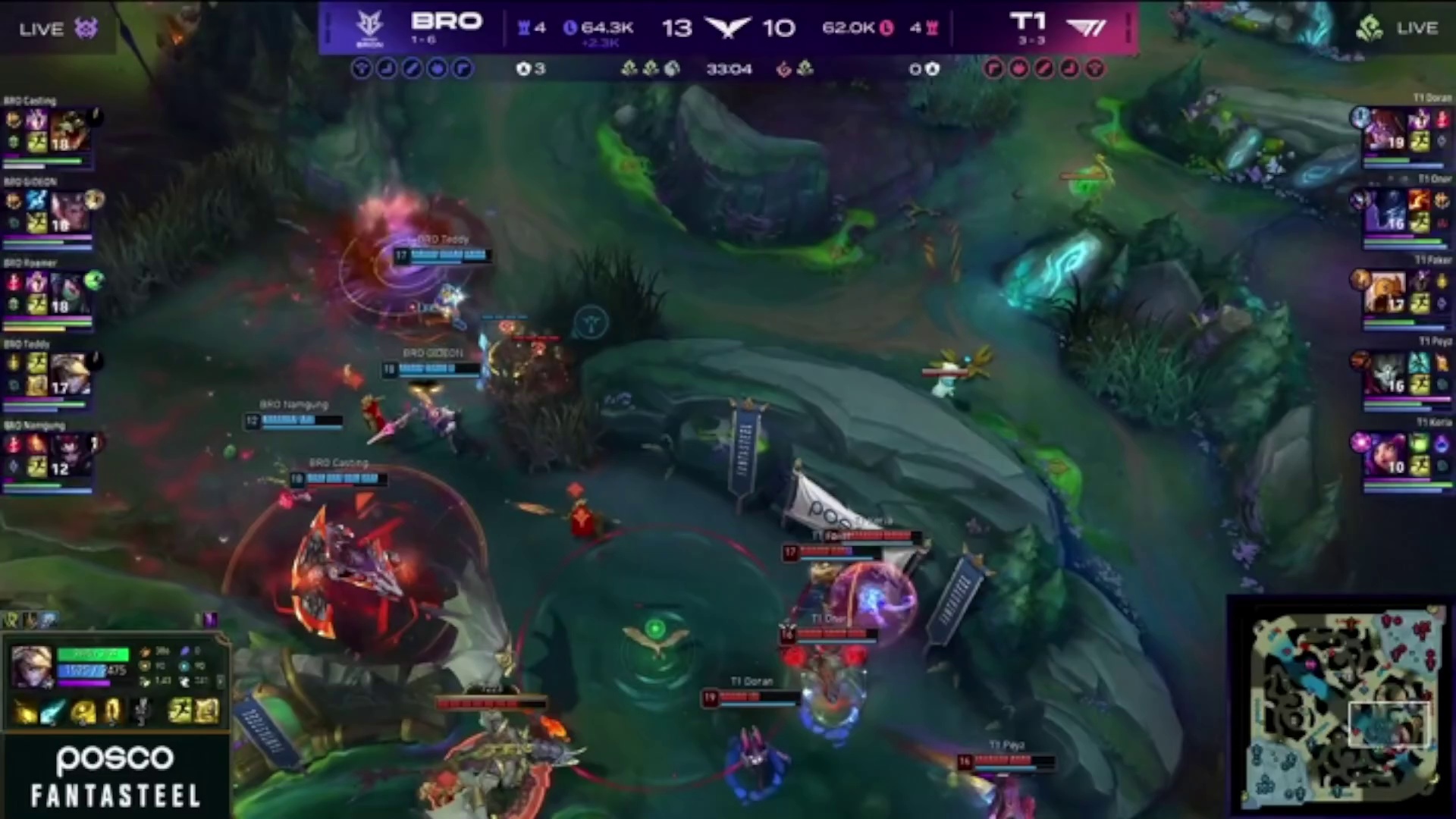Image resolution: width=1456 pixels, height=819 pixels.
Task: Select T1 Doran's champion portrait
Action: [x=1385, y=130]
